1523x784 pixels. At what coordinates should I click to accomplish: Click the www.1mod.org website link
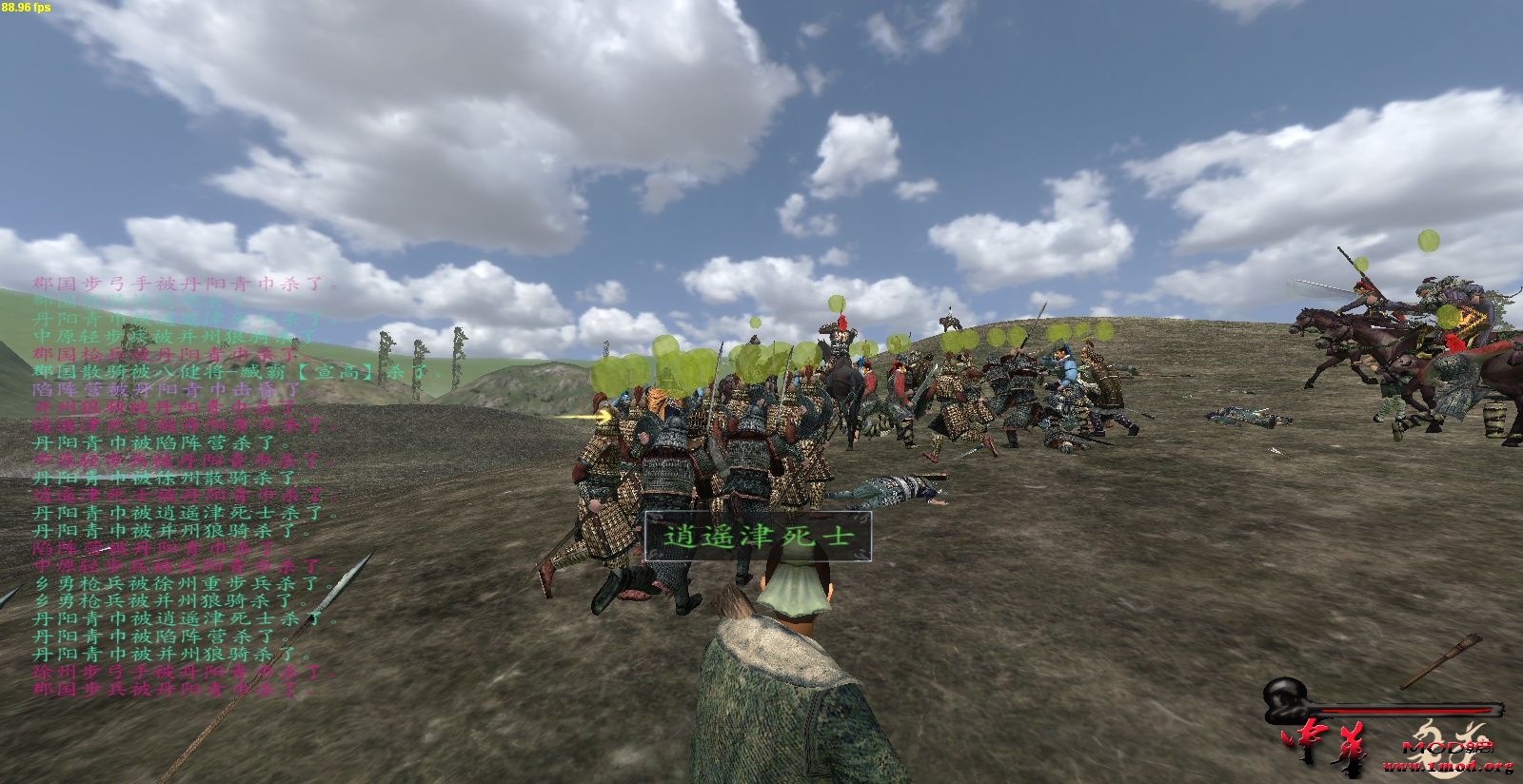point(1447,767)
